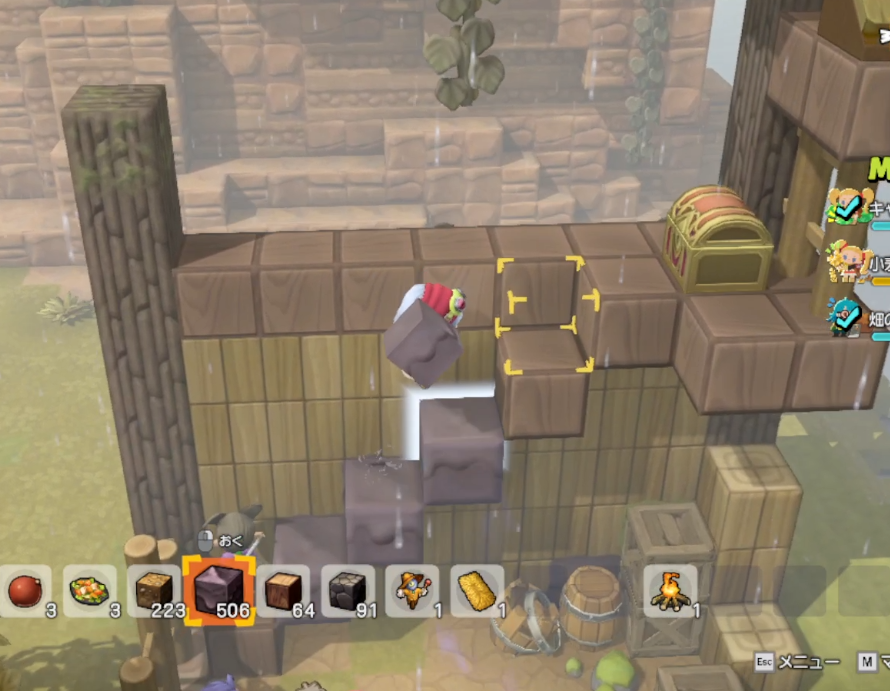Select the dark stone block stack of 91
The height and width of the screenshot is (691, 890).
(x=347, y=590)
